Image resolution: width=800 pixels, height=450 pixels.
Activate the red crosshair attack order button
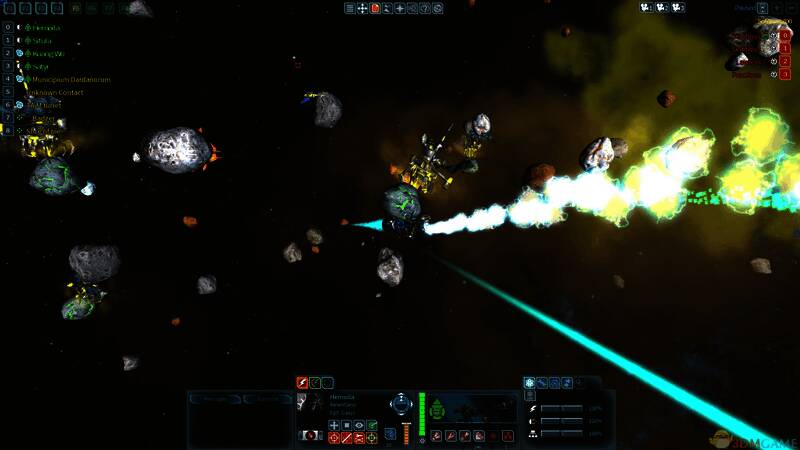point(334,438)
